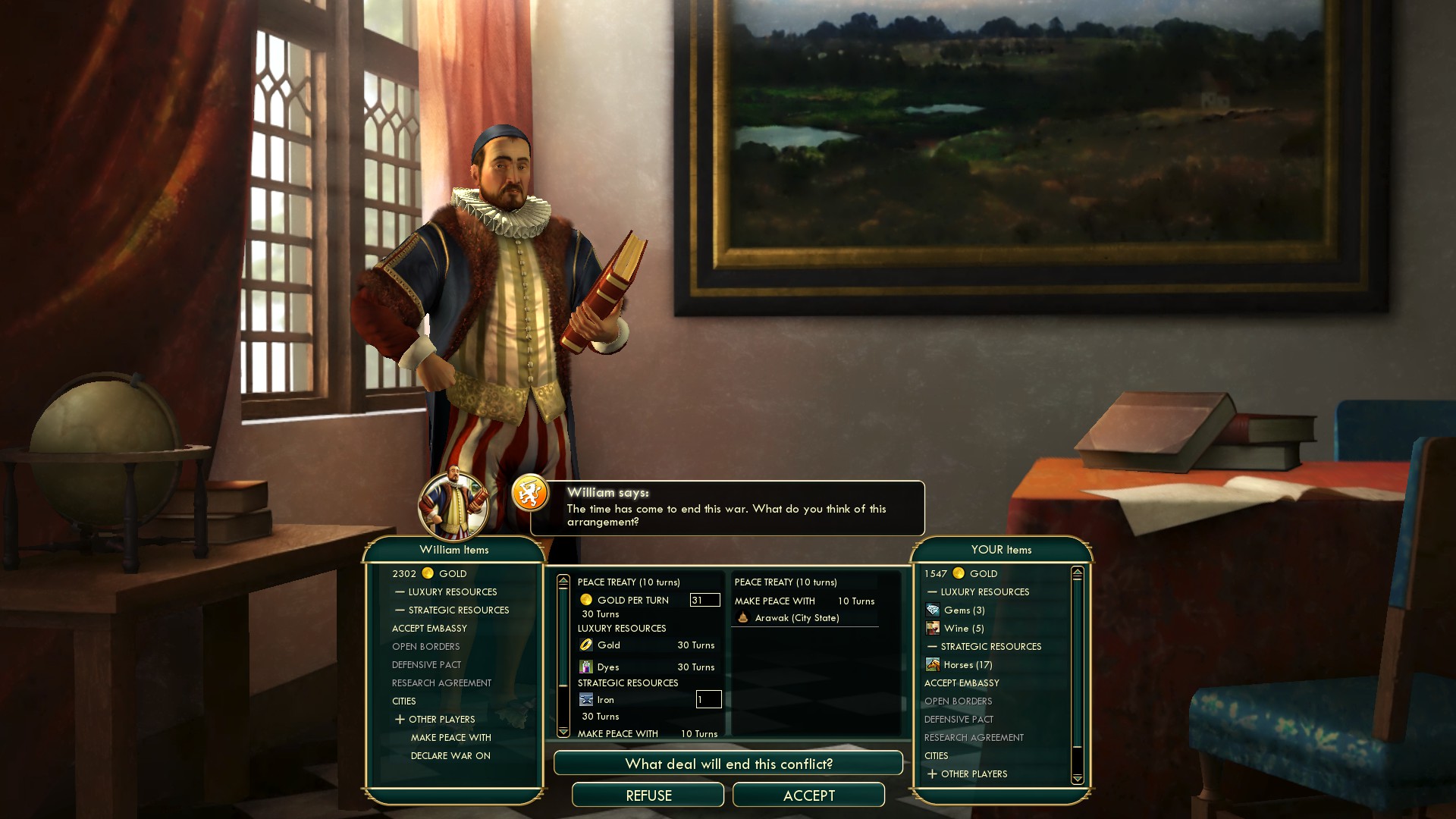Image resolution: width=1456 pixels, height=819 pixels.
Task: Change the Iron quantity field
Action: (708, 699)
